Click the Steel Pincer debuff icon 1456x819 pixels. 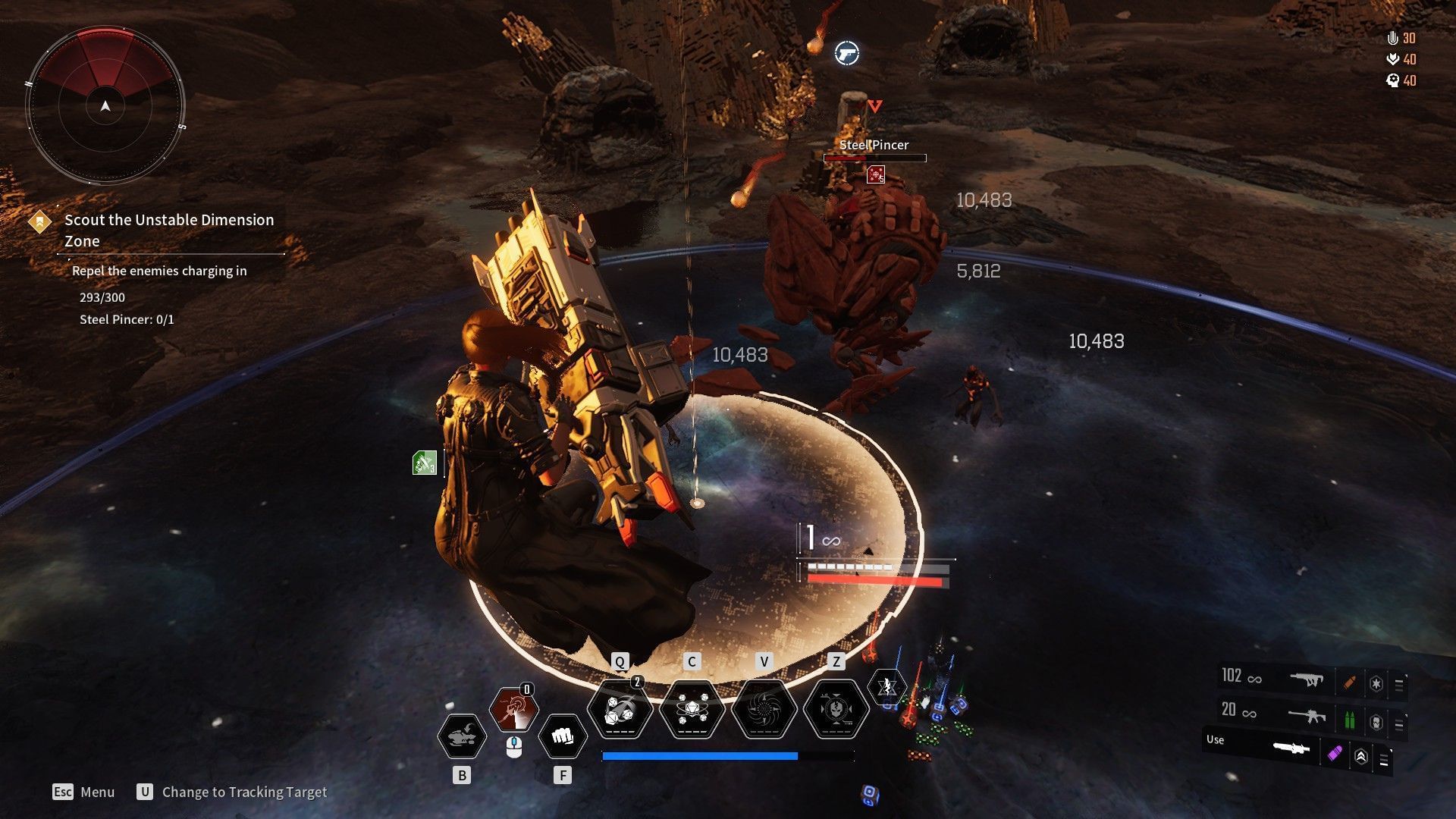coord(876,175)
